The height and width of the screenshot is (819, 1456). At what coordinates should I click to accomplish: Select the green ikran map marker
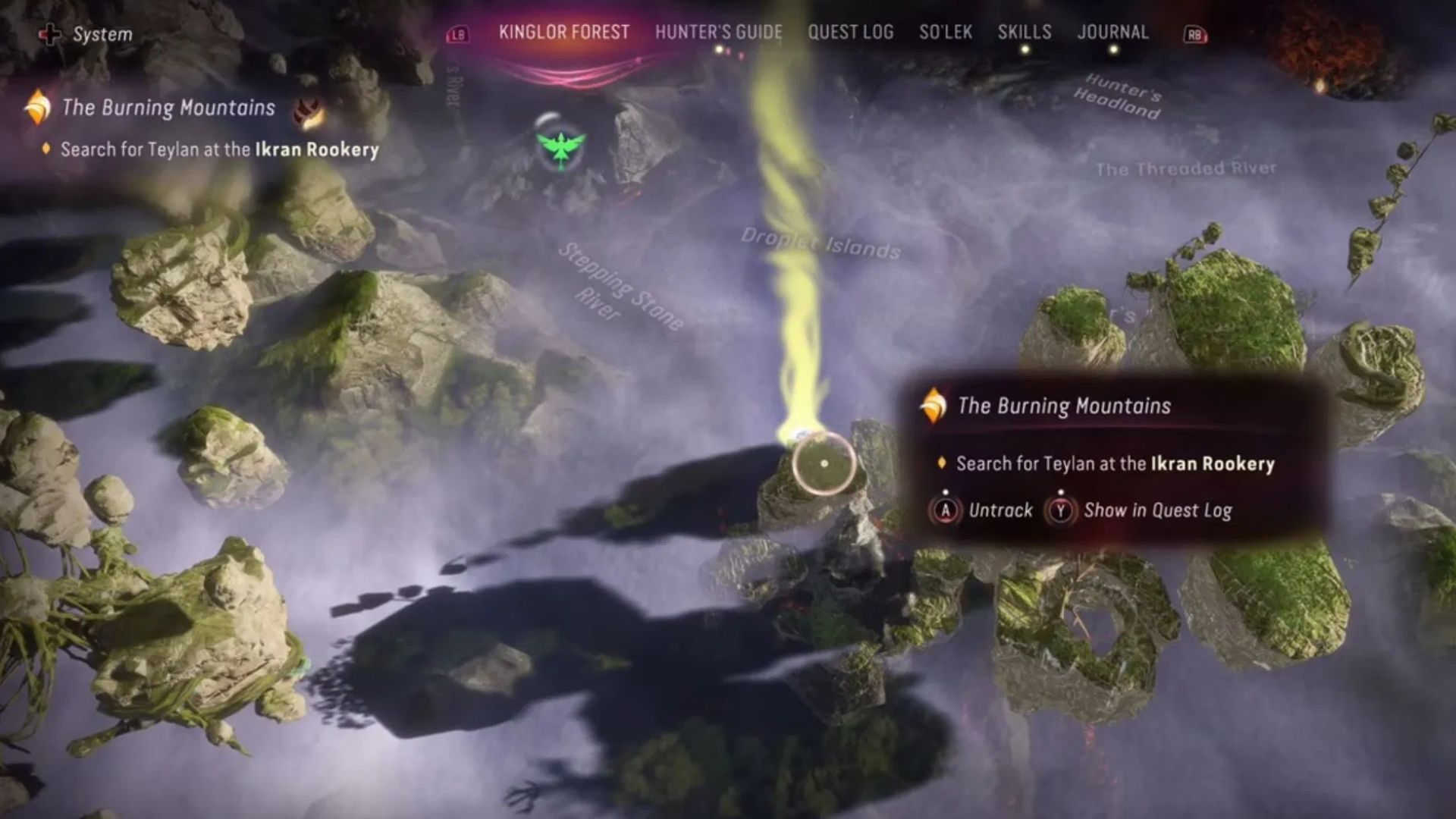pyautogui.click(x=560, y=146)
